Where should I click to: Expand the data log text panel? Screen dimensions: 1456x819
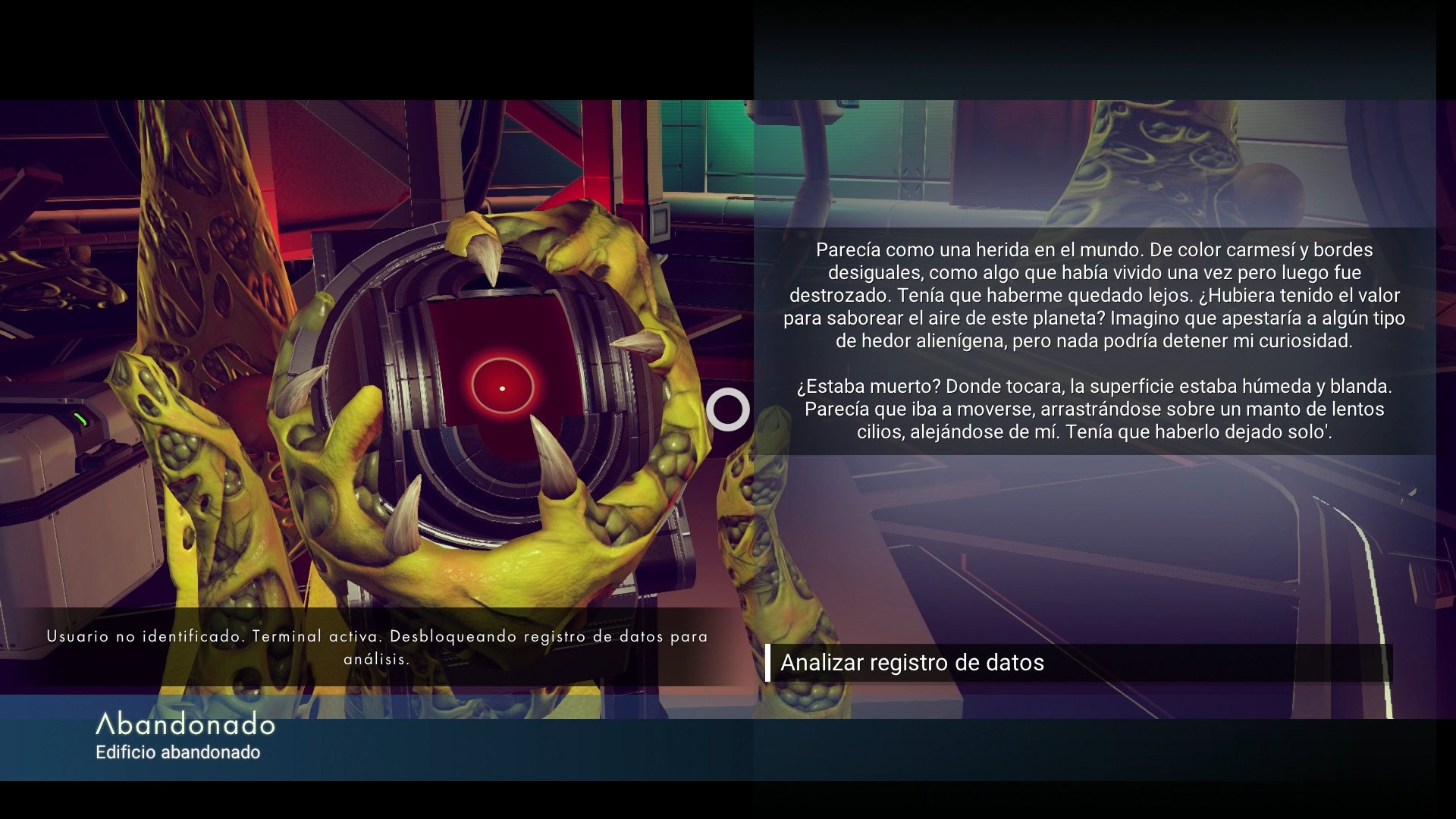pos(1100,341)
